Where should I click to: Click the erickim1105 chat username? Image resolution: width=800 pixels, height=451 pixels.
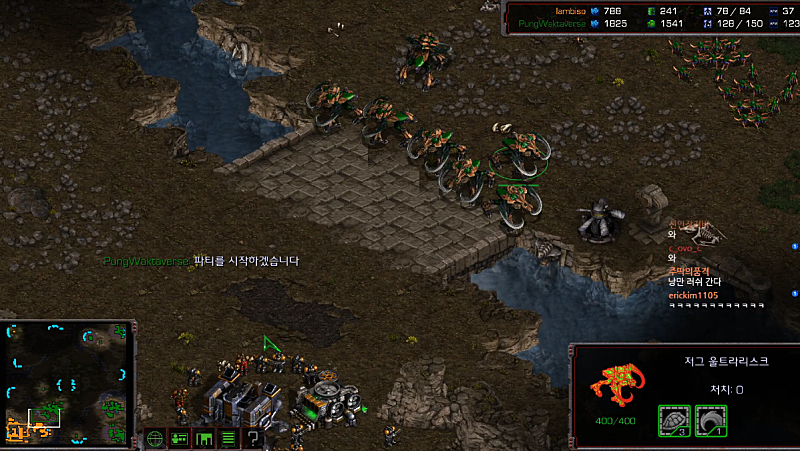(693, 295)
